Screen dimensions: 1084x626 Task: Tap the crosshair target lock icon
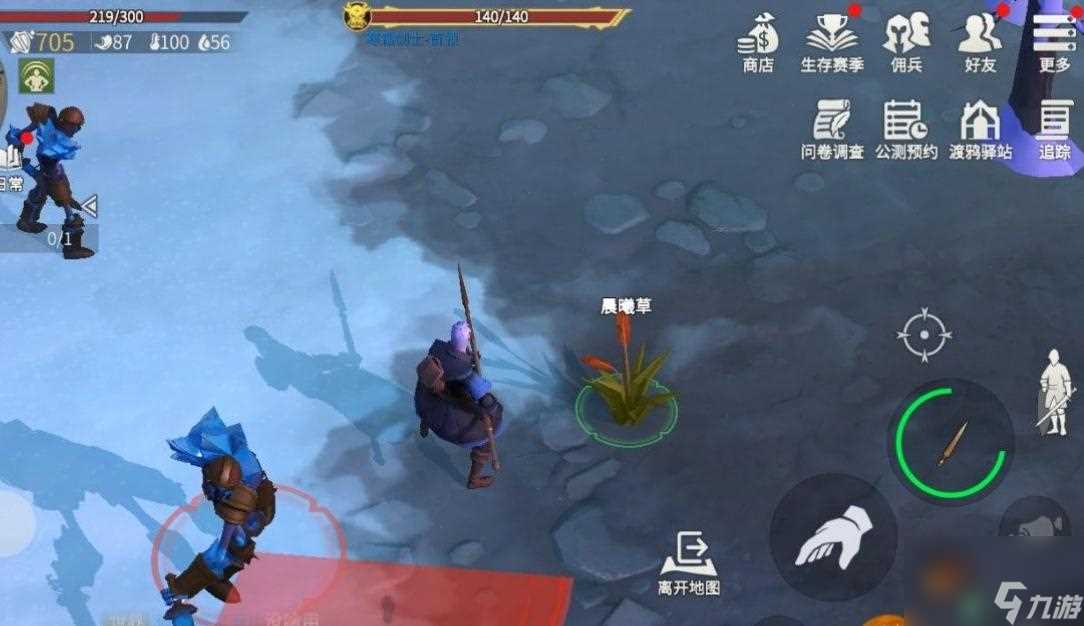924,334
